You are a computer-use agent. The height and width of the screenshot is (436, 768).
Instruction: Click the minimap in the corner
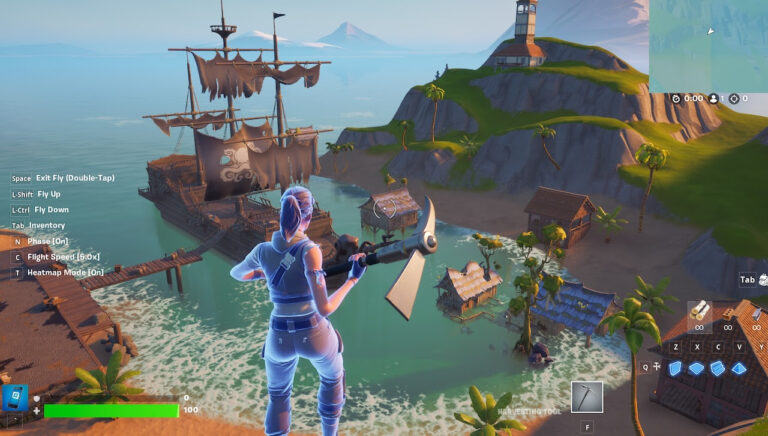(708, 46)
